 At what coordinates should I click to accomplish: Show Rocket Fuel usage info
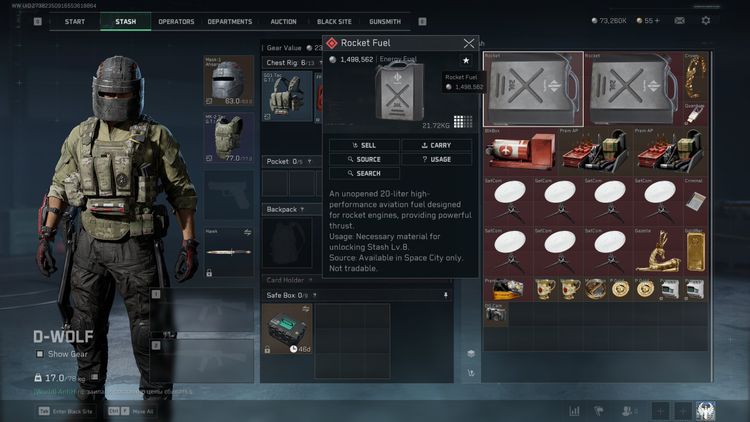436,159
